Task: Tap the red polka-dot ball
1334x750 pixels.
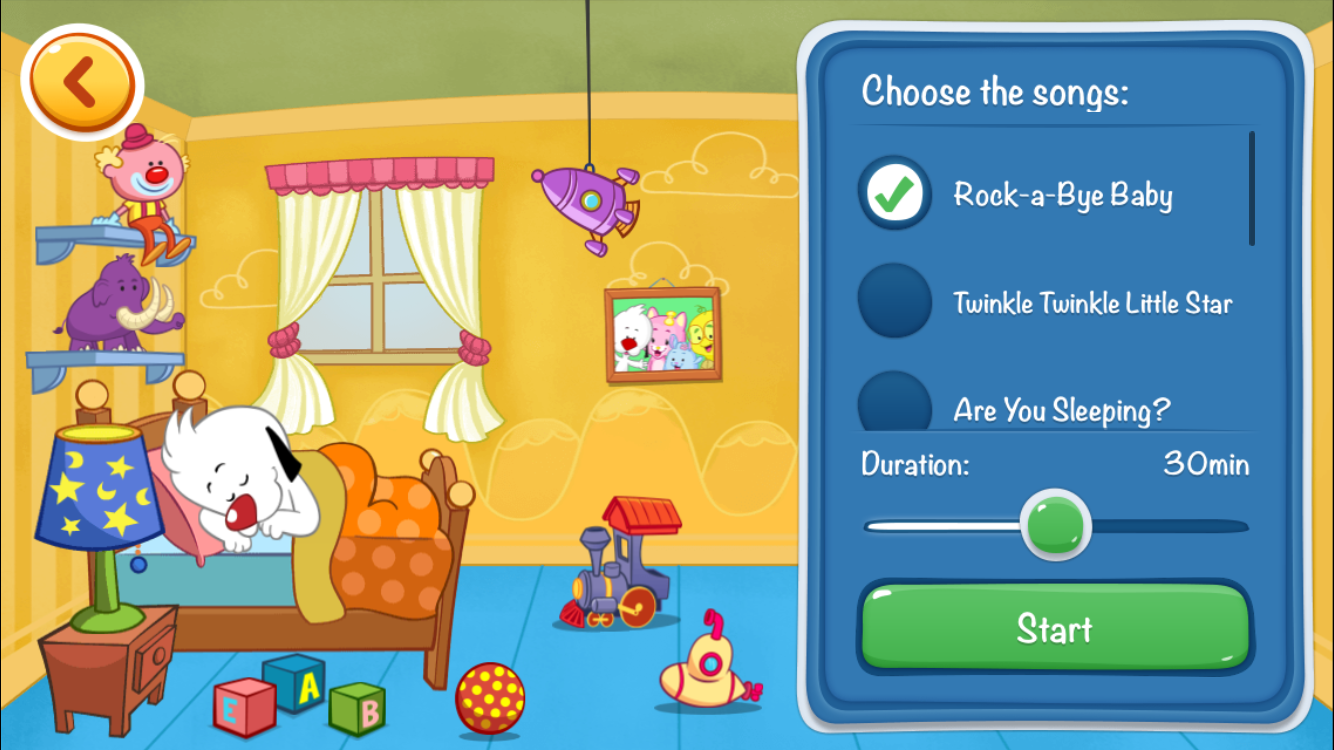Action: click(487, 700)
